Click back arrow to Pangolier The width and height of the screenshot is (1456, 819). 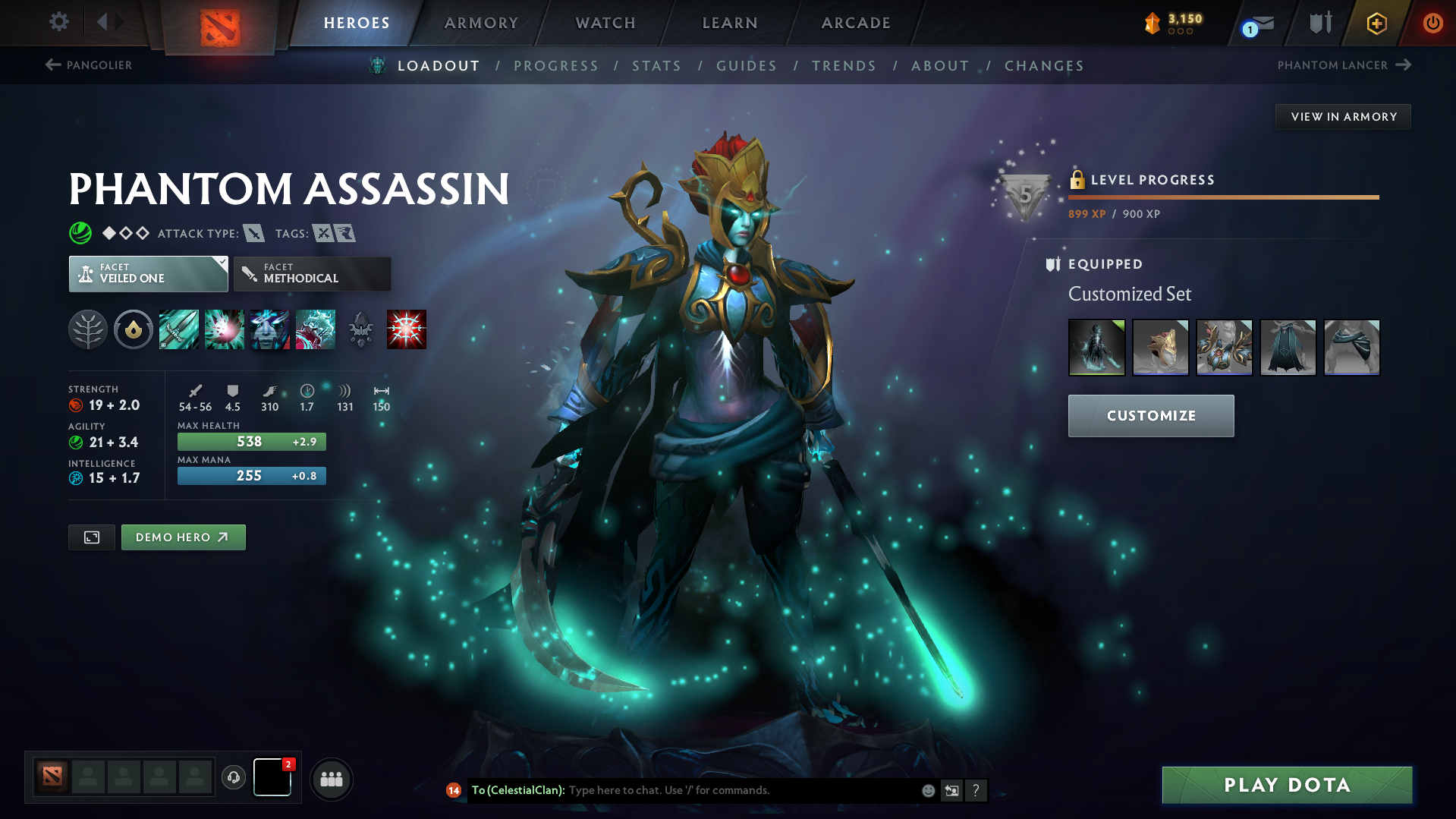tap(52, 65)
